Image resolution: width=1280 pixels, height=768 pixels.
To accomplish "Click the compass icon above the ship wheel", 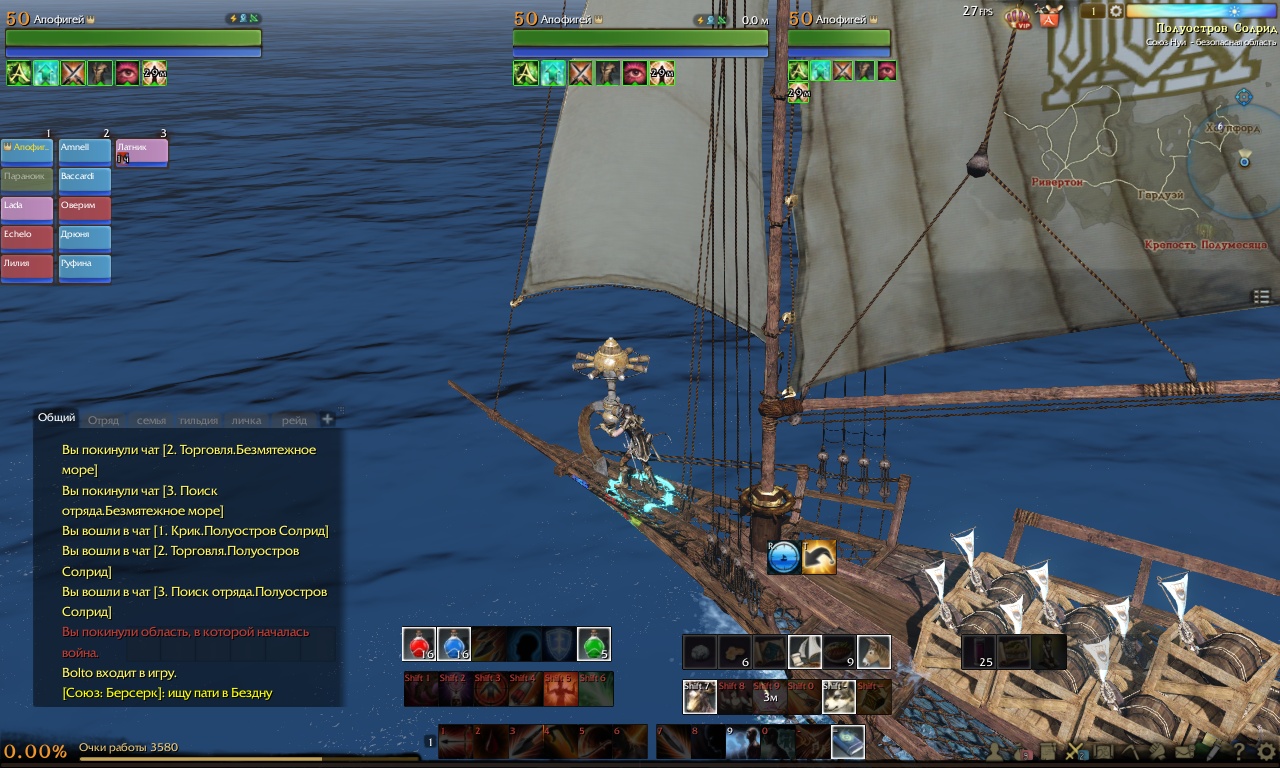I will coord(784,558).
